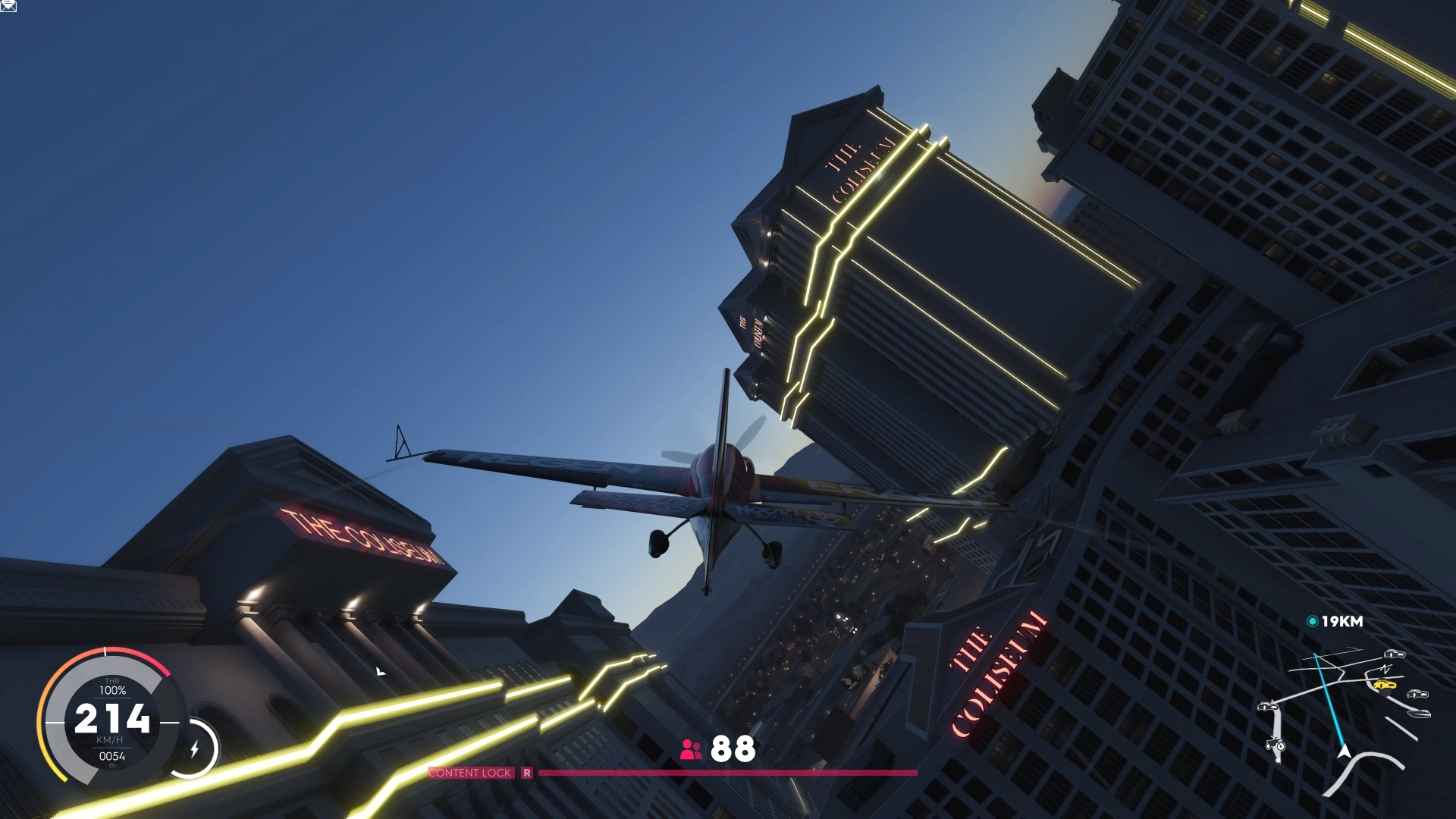This screenshot has width=1456, height=819.
Task: Select the boat icon on the minimap
Action: click(x=1419, y=714)
